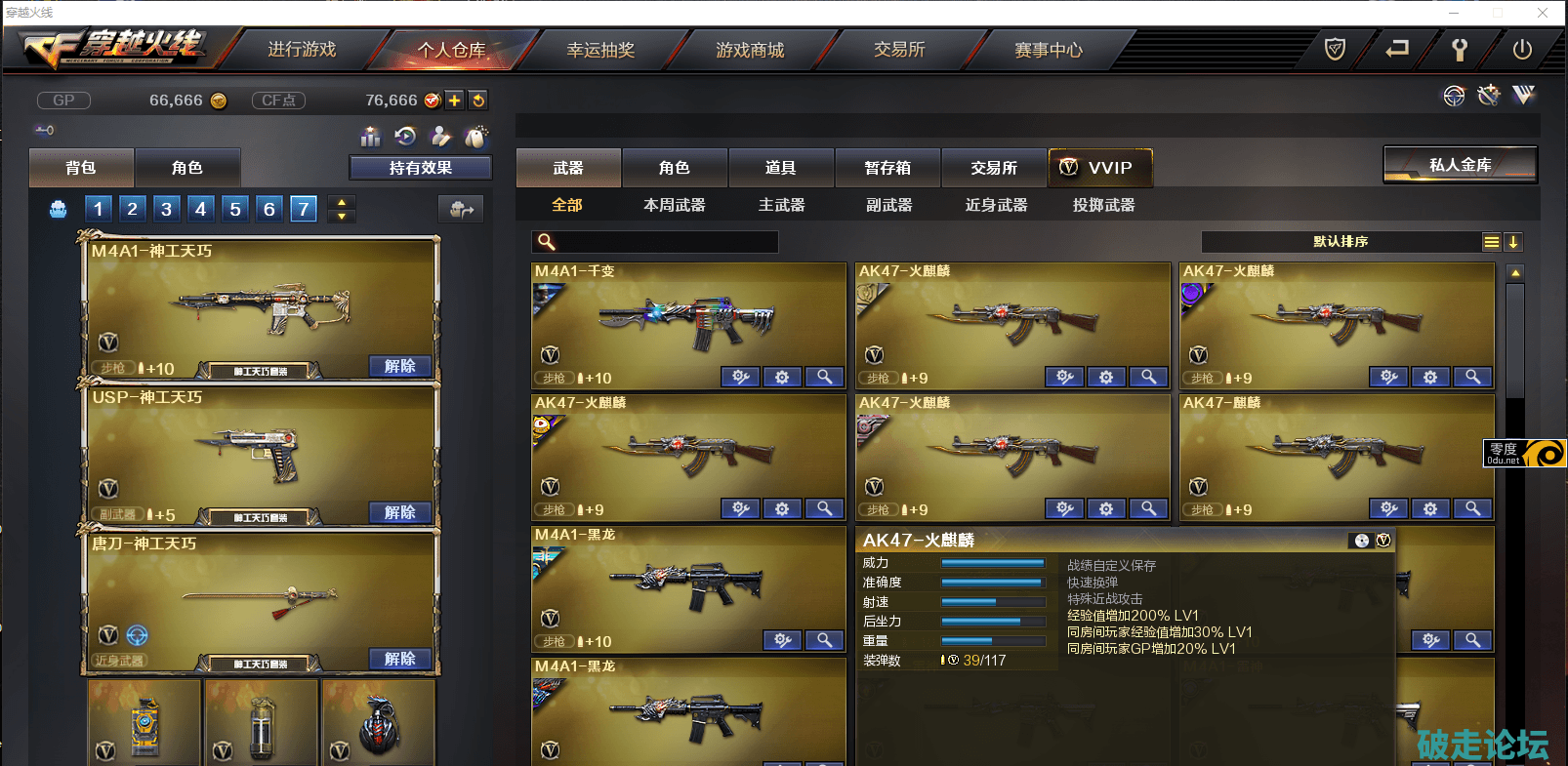
Task: Go to 幸运抽奖 lucky draw
Action: click(x=600, y=50)
